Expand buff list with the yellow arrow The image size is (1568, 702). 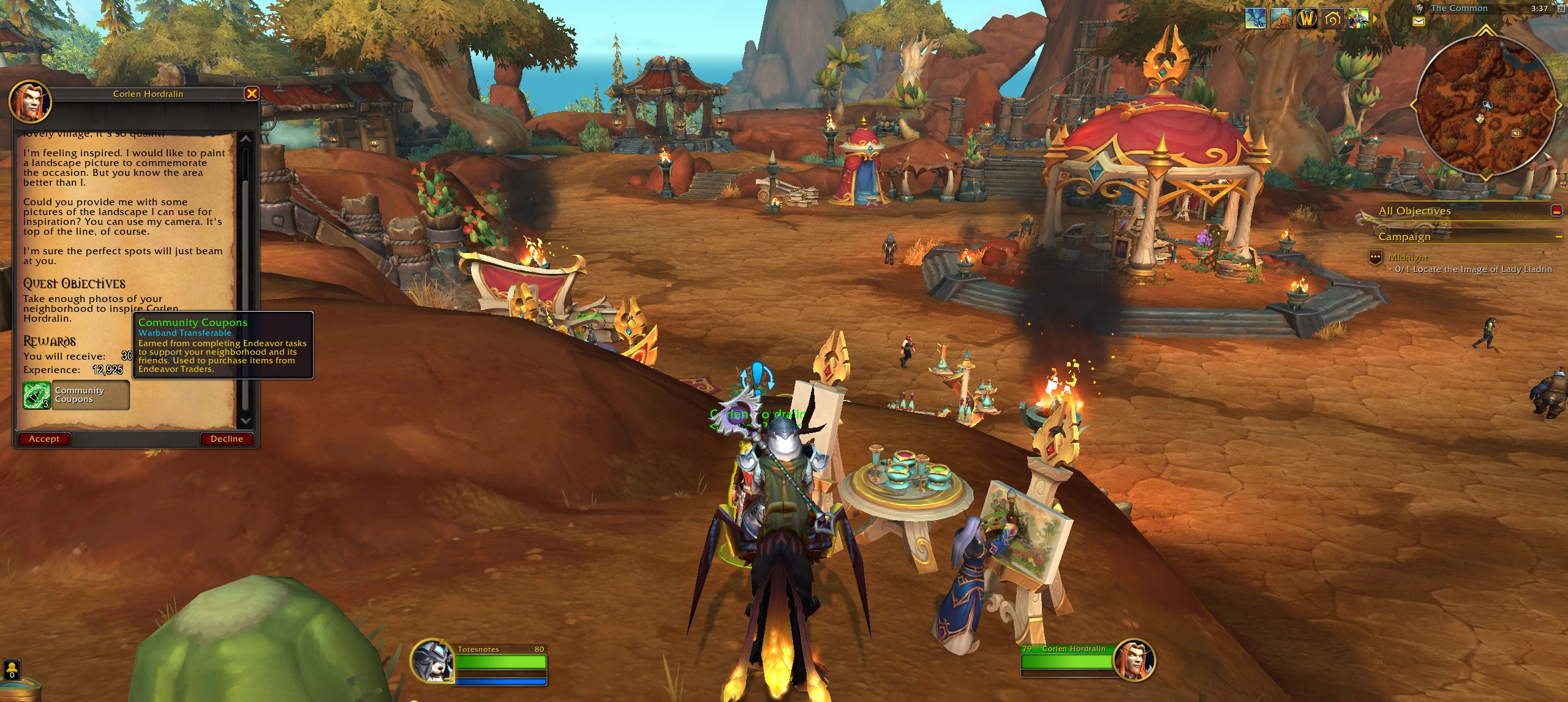tap(1375, 19)
